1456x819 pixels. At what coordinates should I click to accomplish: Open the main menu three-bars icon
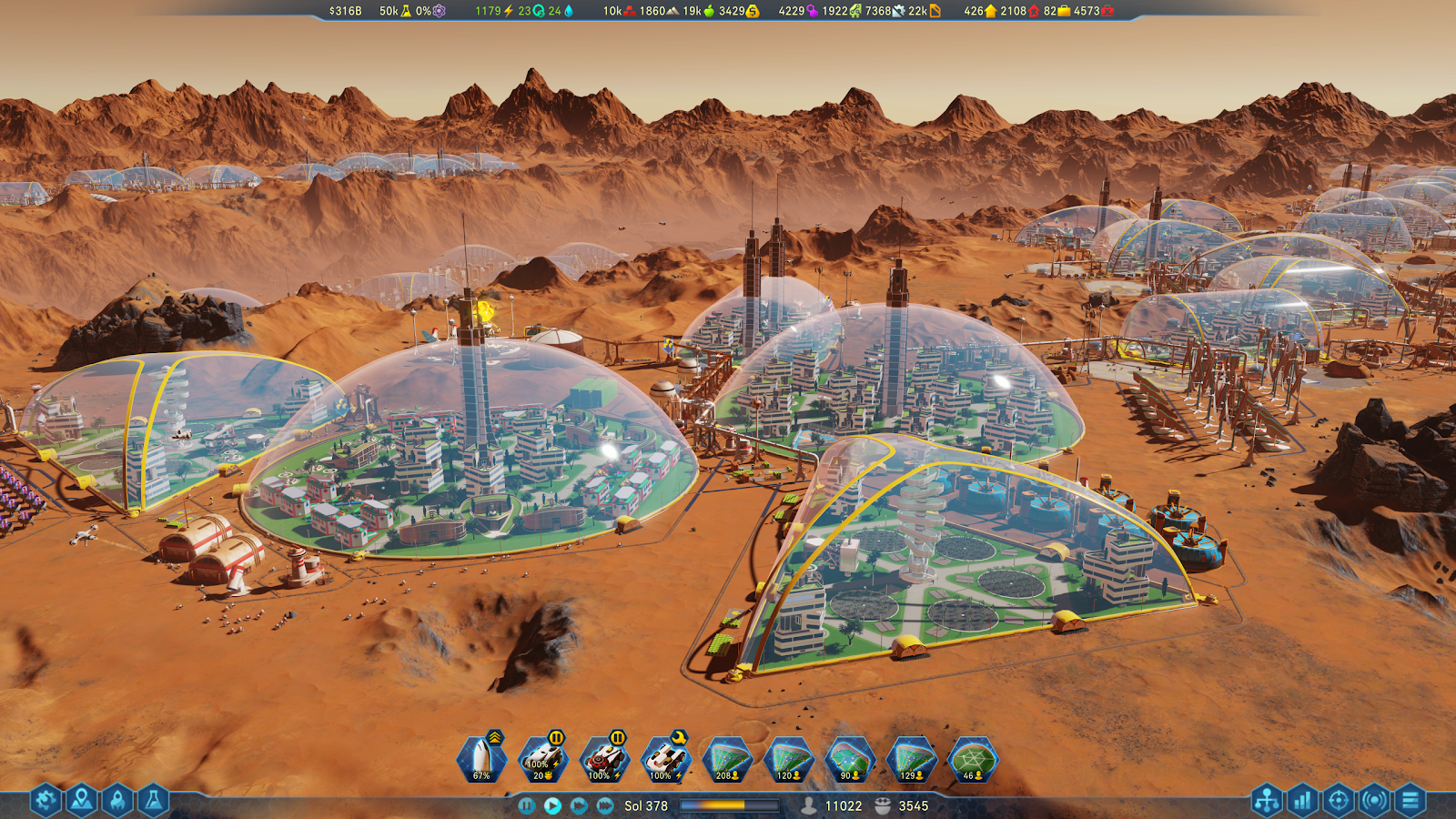point(1410,801)
